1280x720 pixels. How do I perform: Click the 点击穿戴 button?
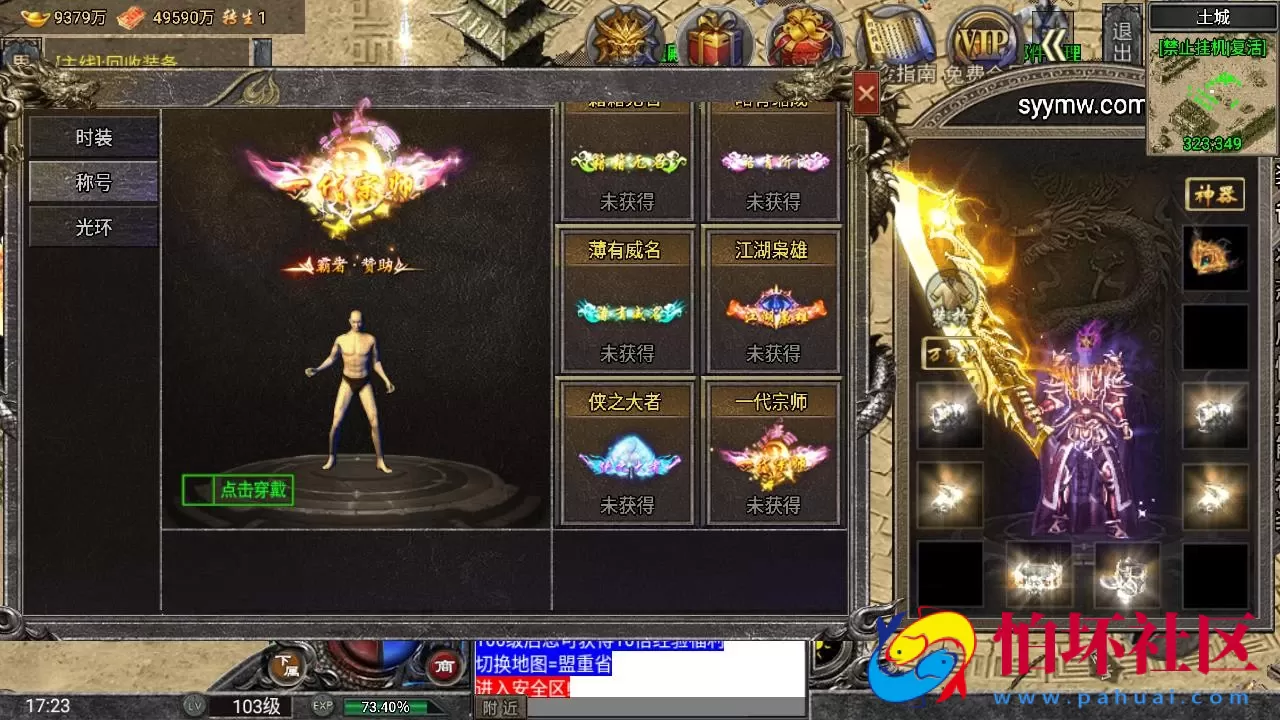click(238, 492)
